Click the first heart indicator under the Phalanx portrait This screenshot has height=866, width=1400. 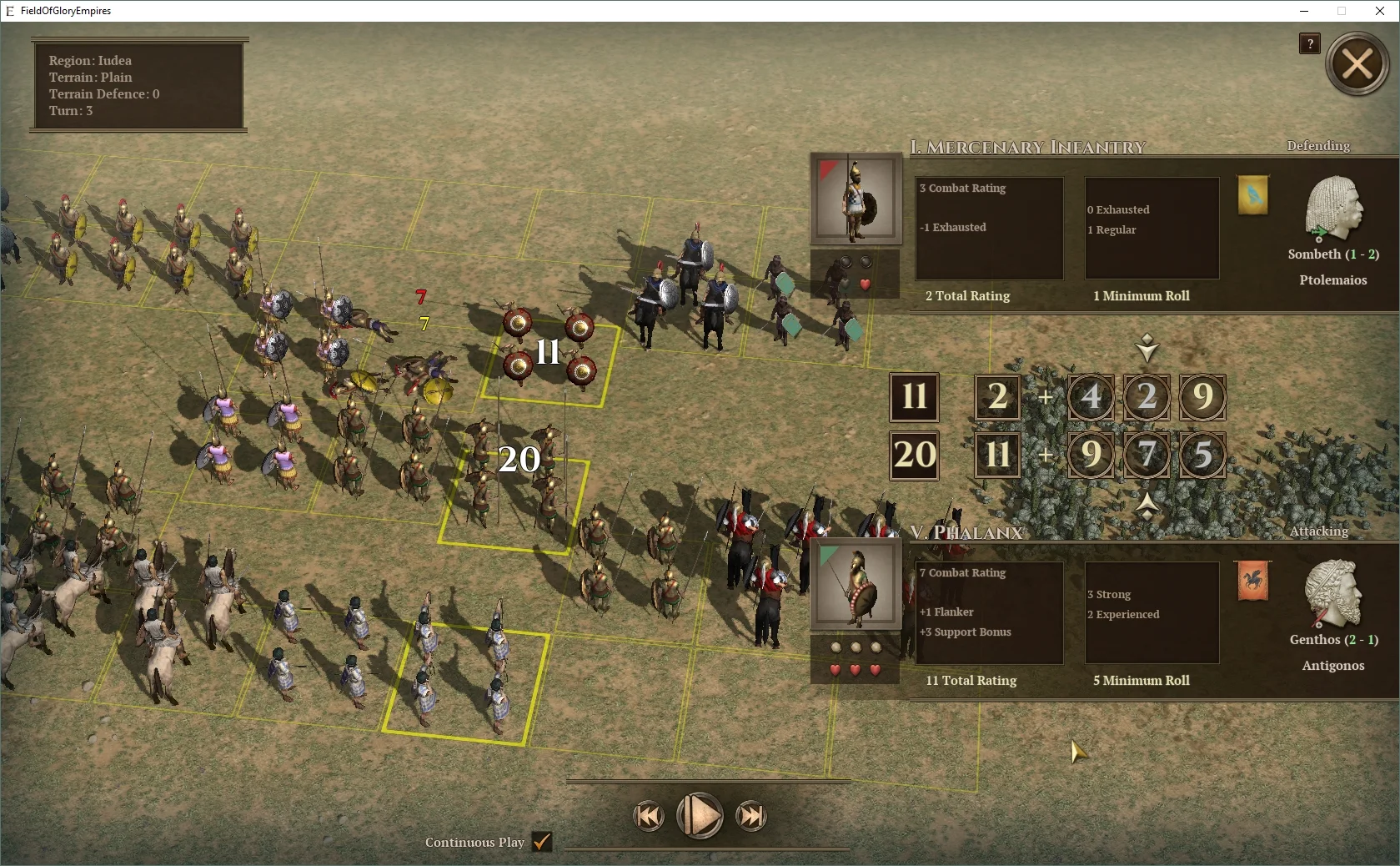tap(836, 668)
